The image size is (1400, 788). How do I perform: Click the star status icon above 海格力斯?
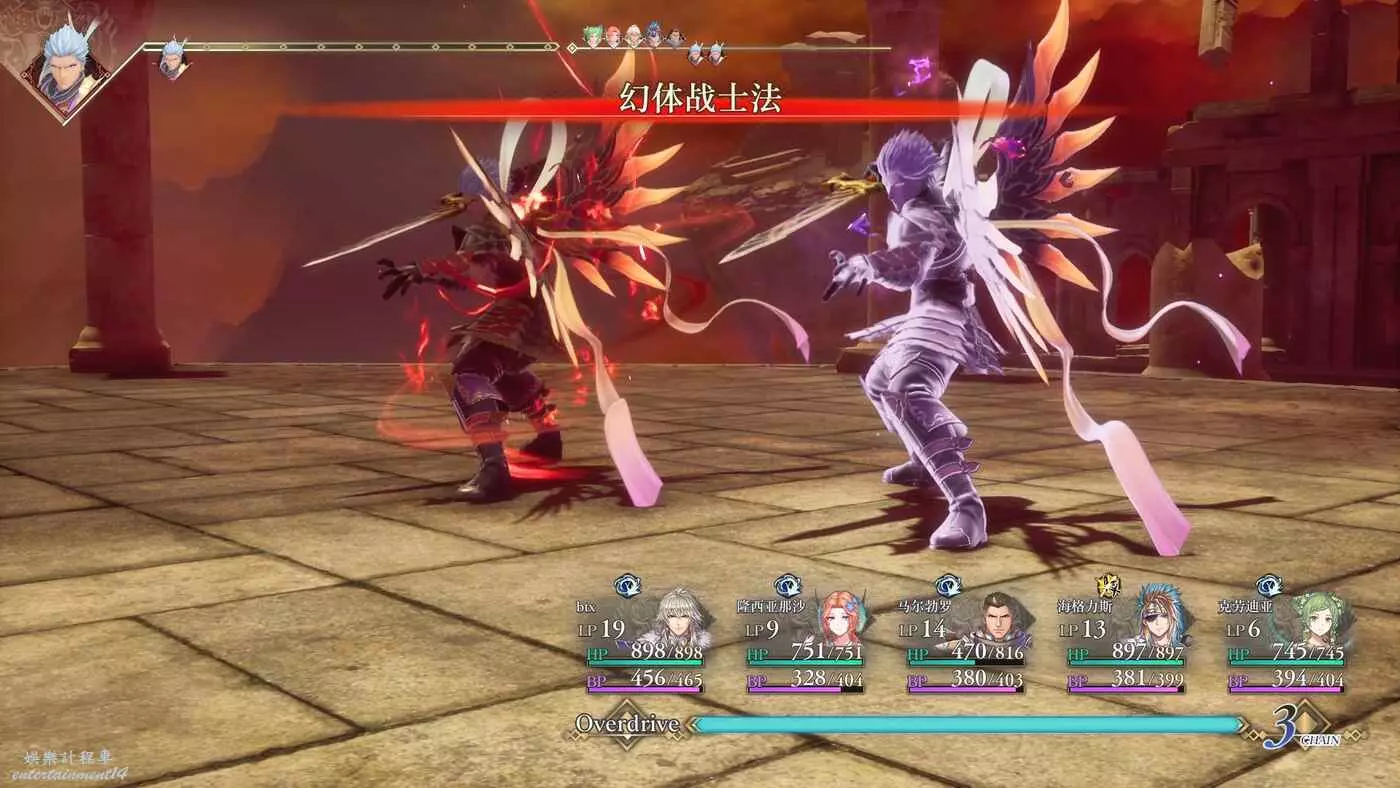1108,586
